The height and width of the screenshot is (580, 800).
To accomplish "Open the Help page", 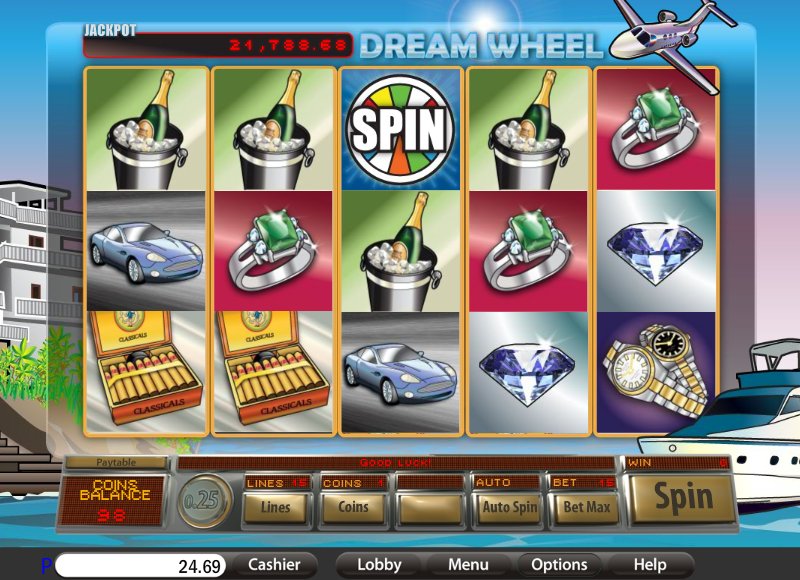I will click(650, 565).
